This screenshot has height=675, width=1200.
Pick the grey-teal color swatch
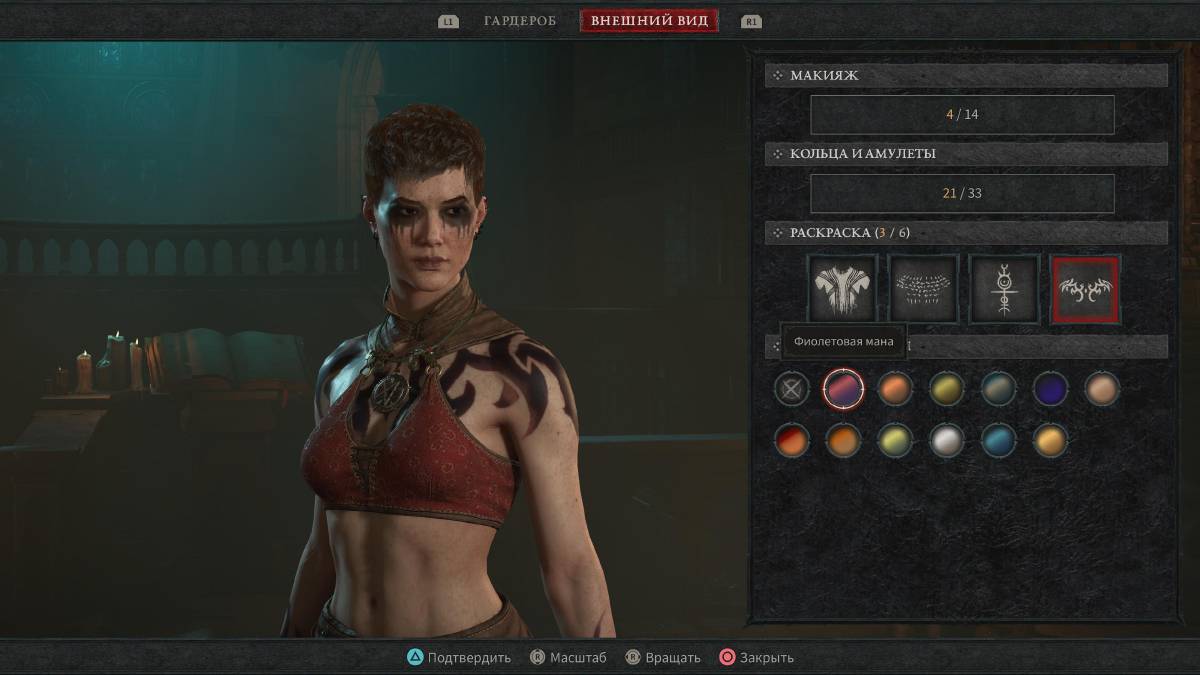[998, 388]
